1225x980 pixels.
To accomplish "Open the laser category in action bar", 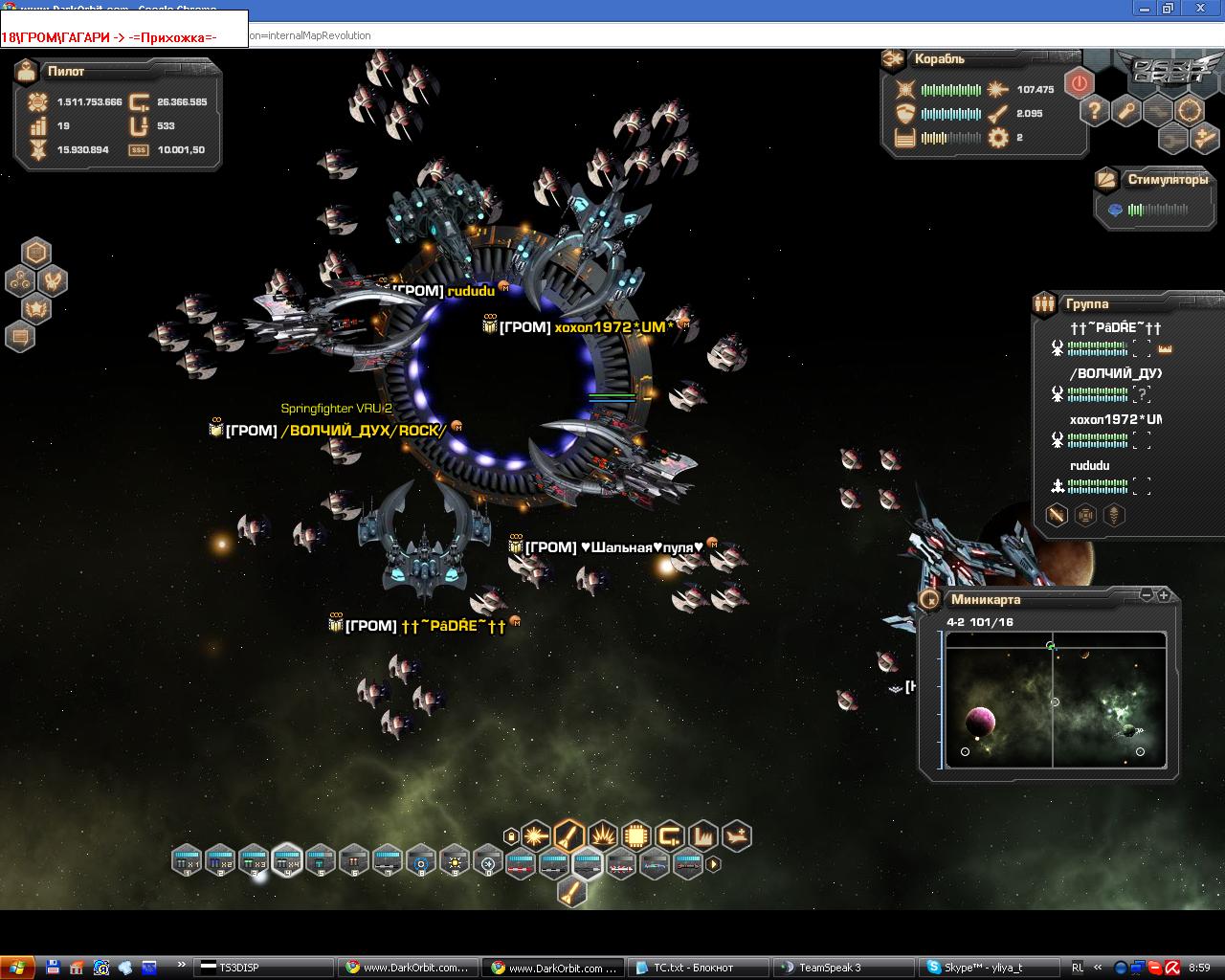I will pos(536,835).
